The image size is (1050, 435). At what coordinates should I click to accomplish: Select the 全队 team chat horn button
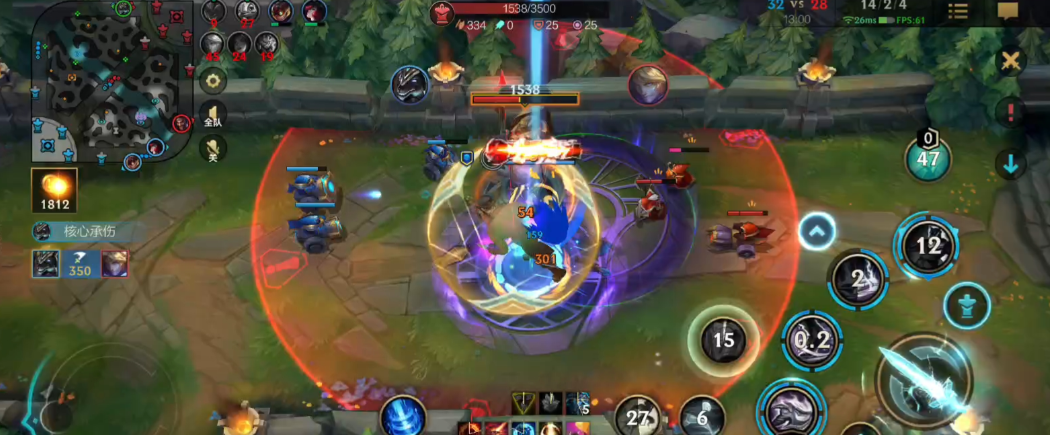coord(212,114)
